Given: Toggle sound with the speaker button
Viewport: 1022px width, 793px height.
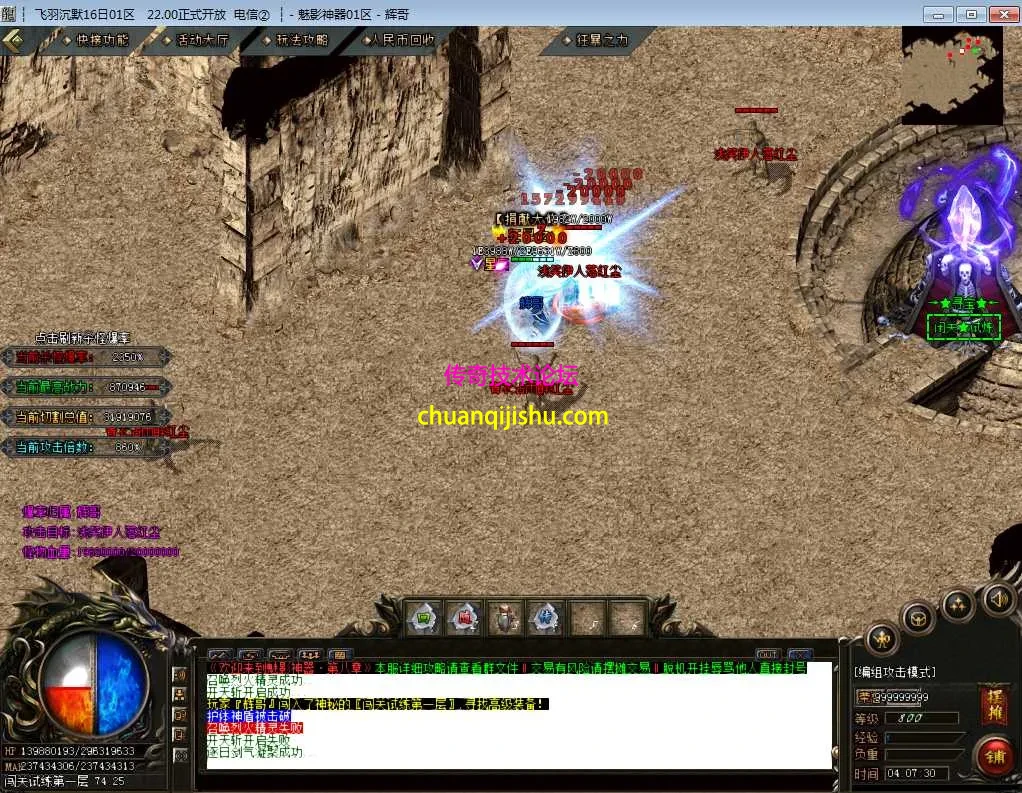Looking at the screenshot, I should point(997,599).
